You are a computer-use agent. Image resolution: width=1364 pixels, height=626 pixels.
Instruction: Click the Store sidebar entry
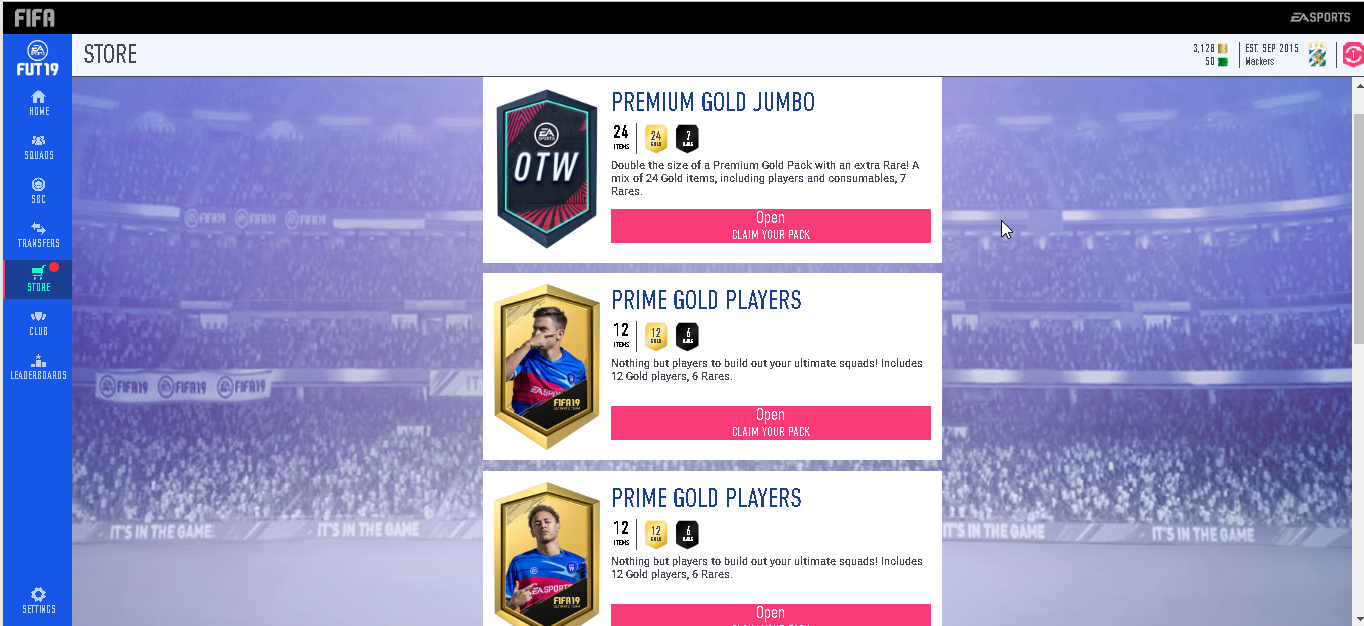click(38, 278)
